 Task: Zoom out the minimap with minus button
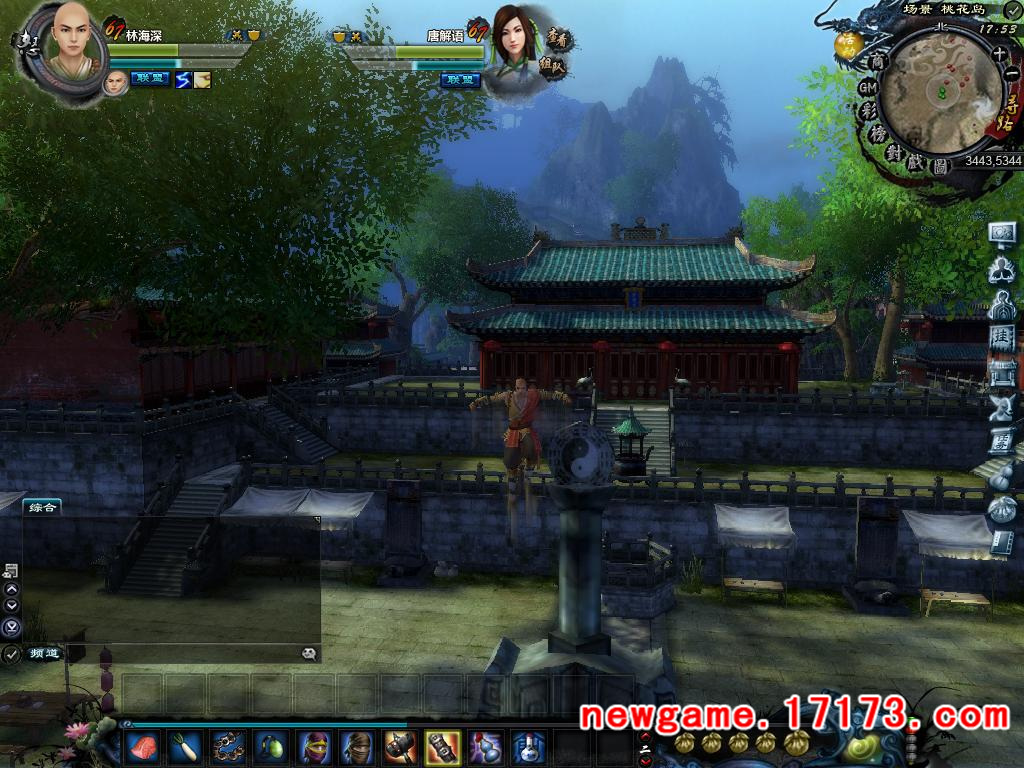[1011, 74]
